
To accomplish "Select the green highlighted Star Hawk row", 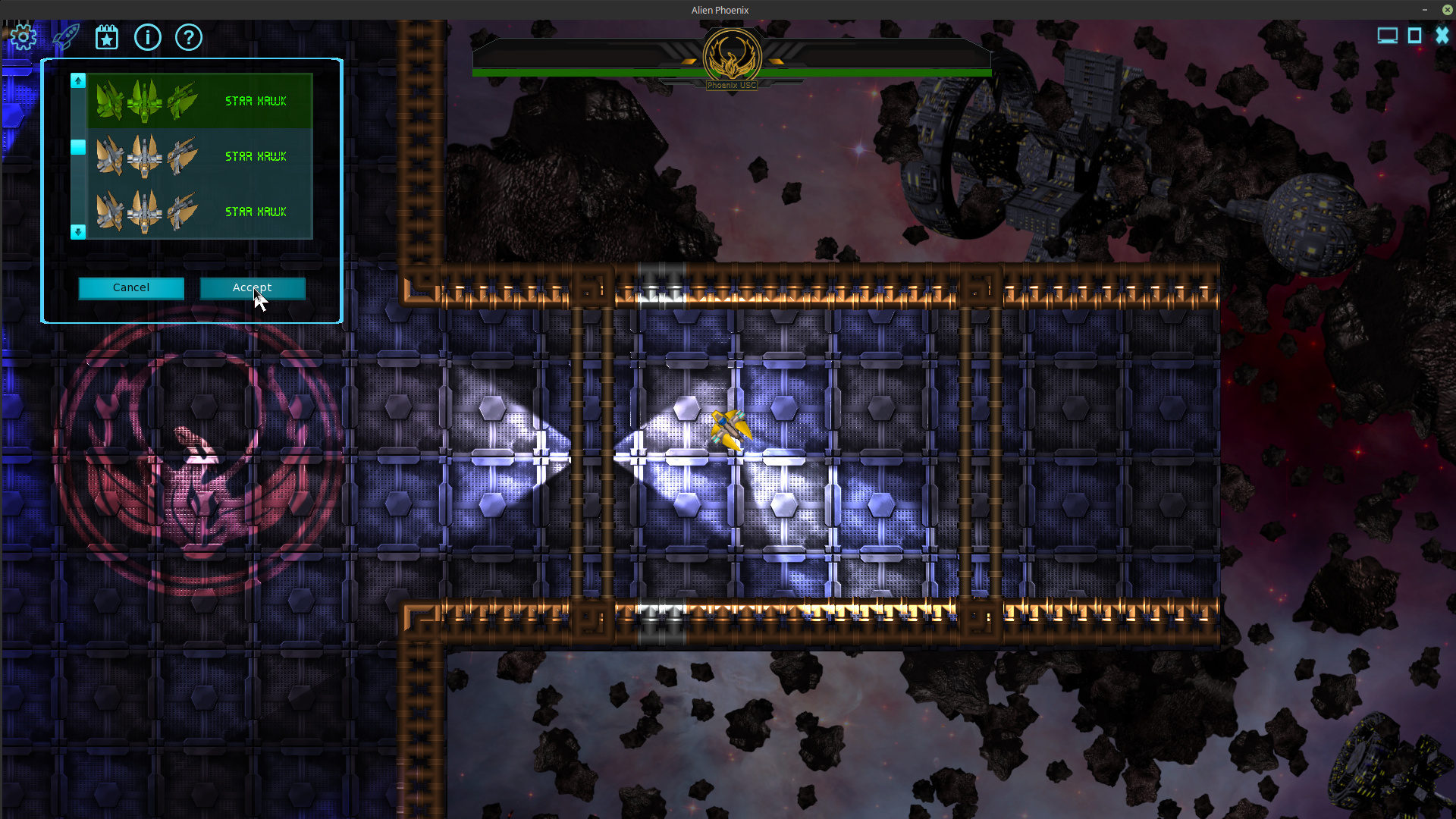I will tap(199, 101).
